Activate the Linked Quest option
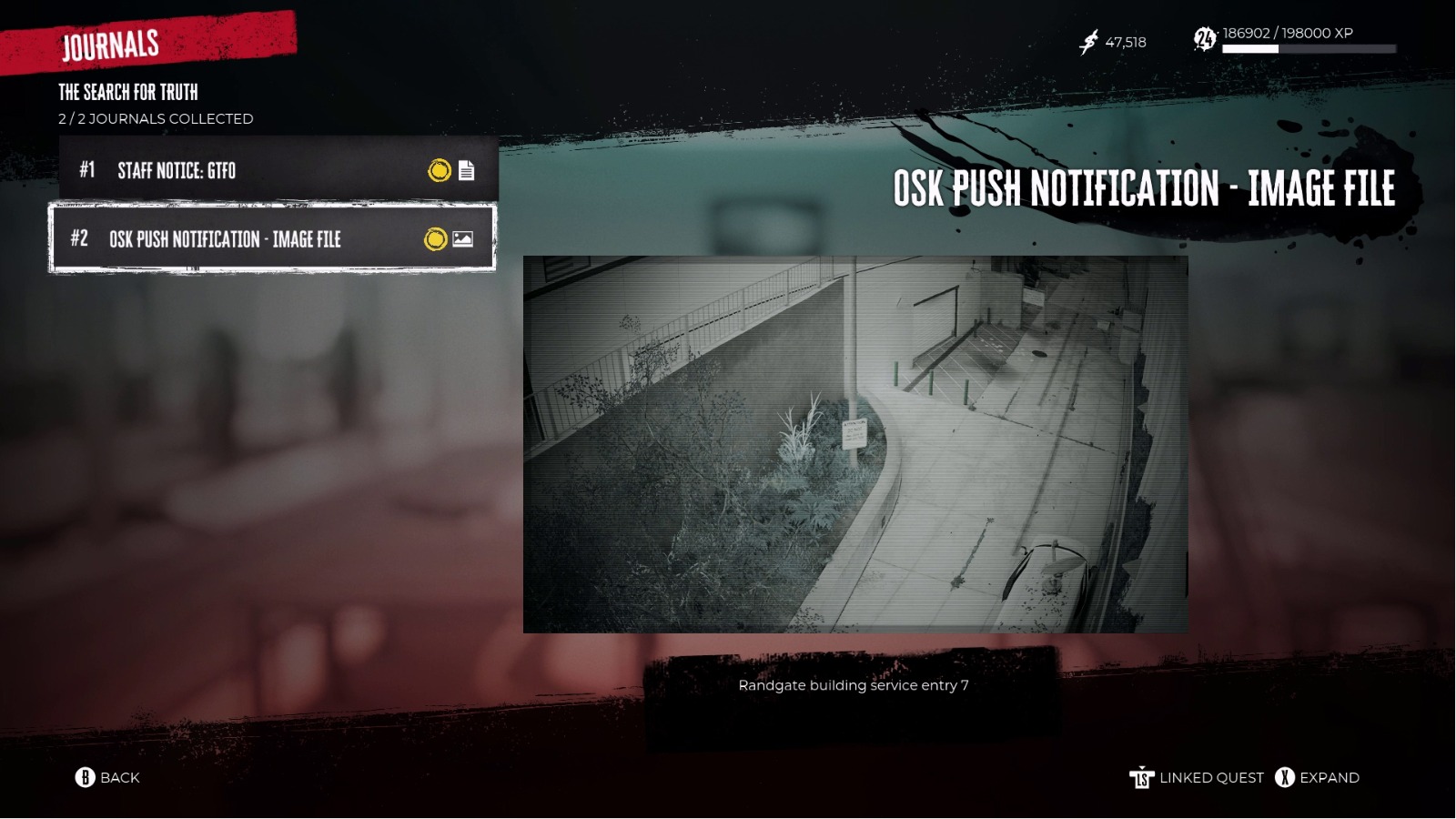 click(x=1209, y=778)
